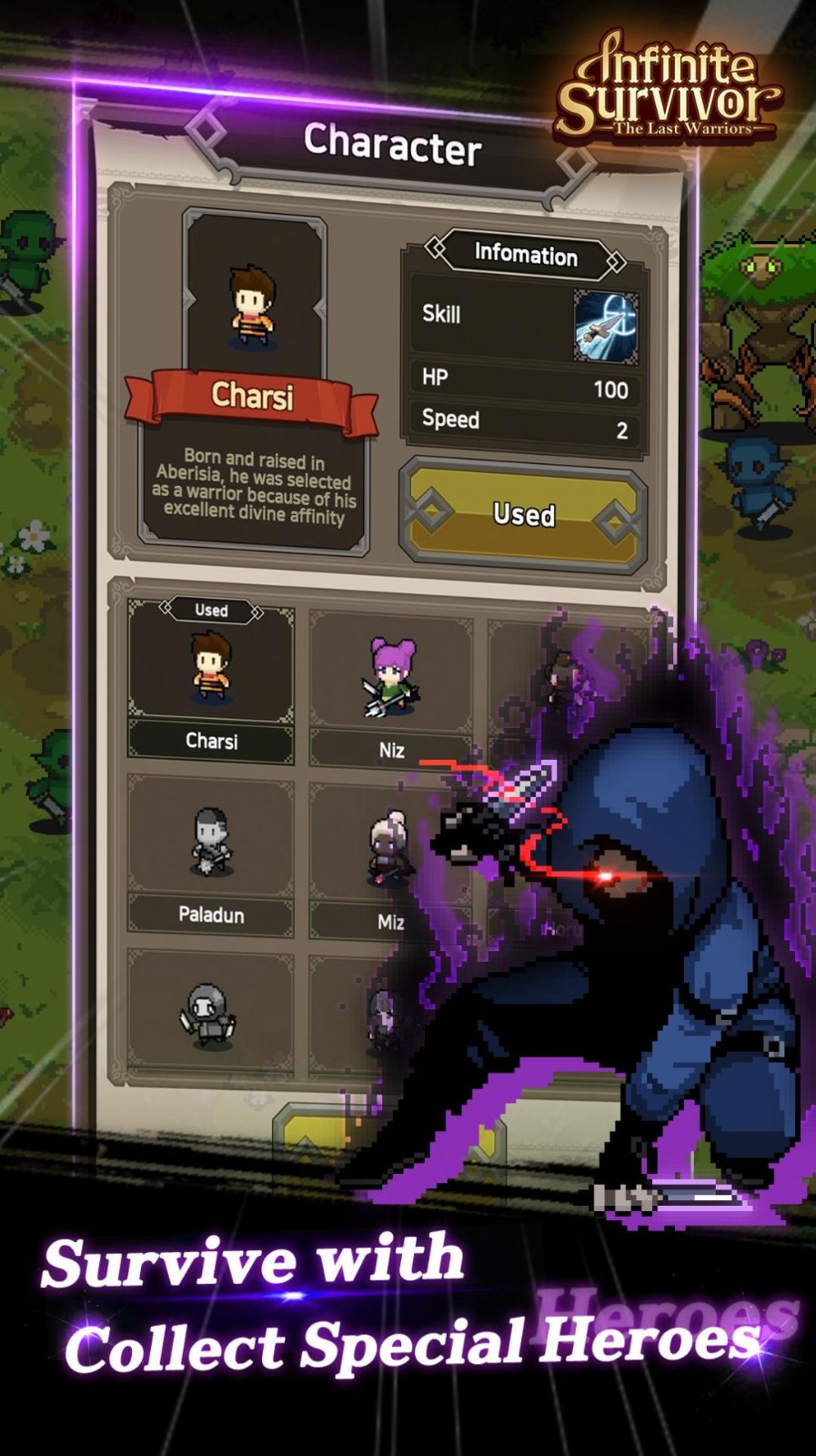Choose the grey hooded character with daggers
Viewport: 816px width, 1456px height.
(211, 1015)
